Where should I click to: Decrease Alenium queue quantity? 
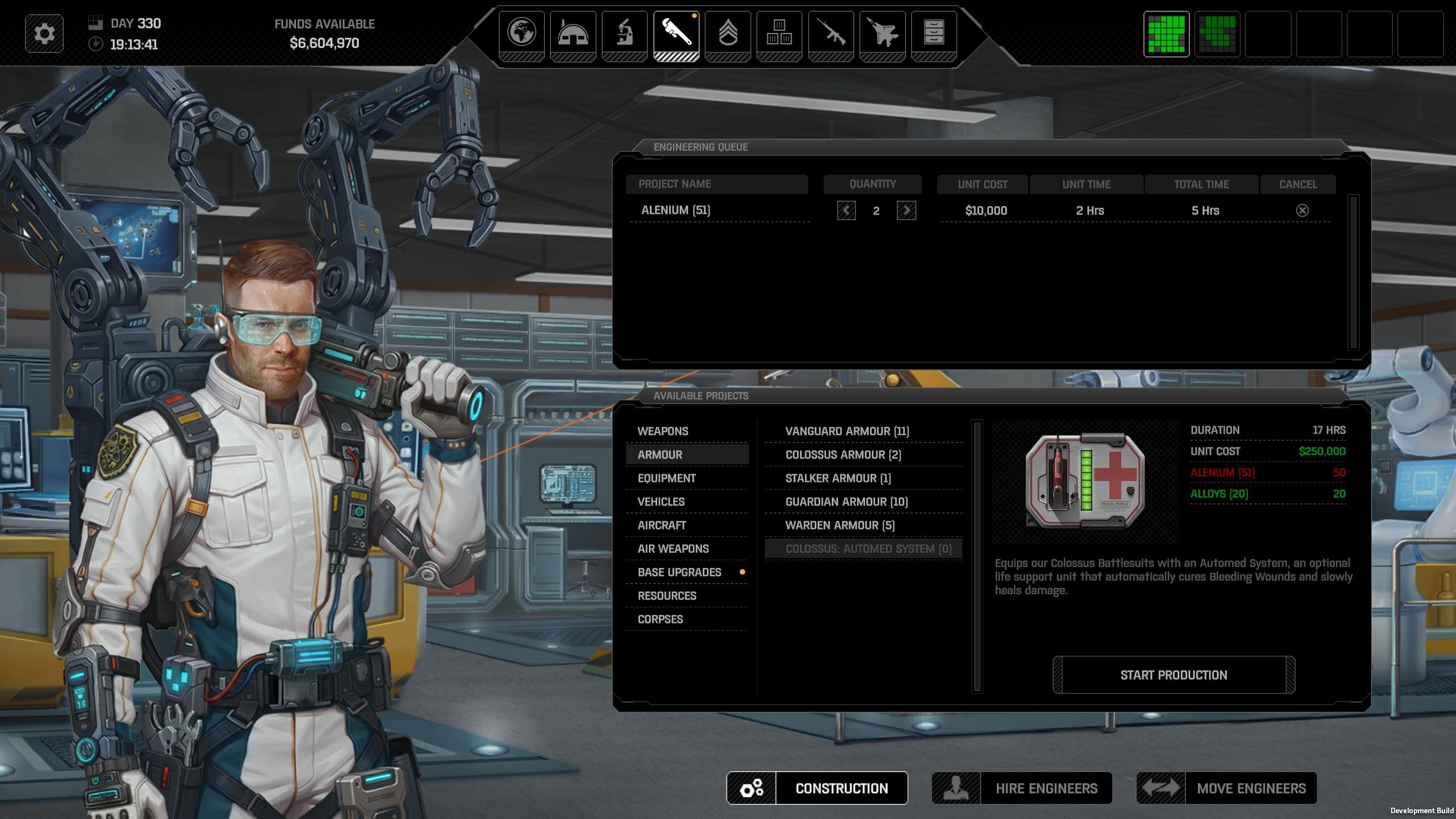click(846, 210)
